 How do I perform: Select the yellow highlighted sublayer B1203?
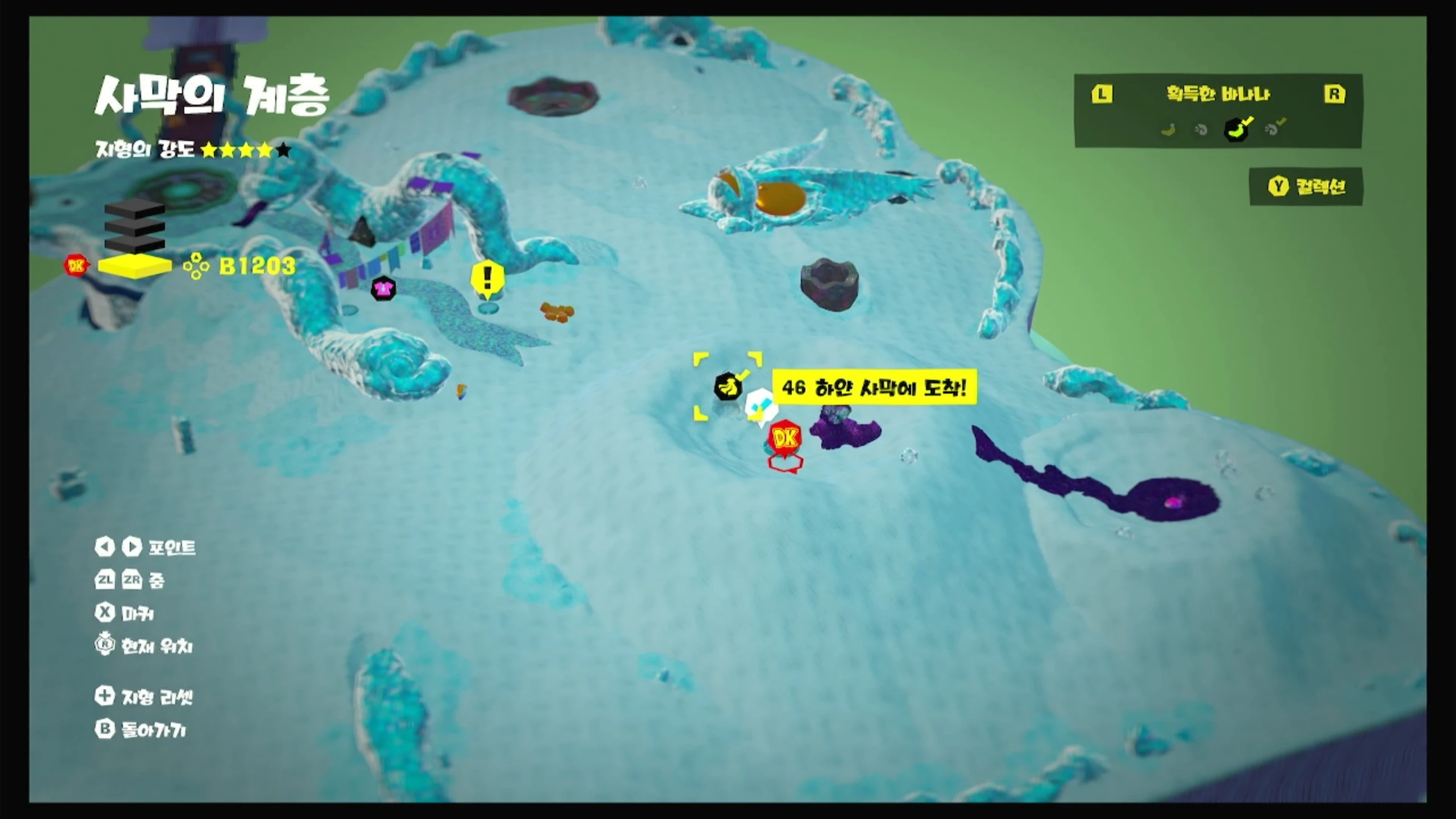click(x=135, y=266)
